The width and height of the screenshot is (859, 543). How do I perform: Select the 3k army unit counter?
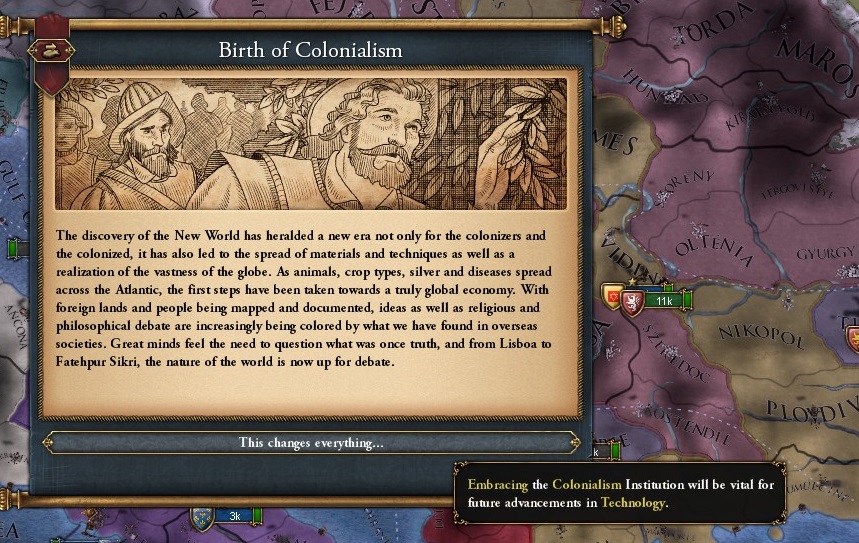234,516
